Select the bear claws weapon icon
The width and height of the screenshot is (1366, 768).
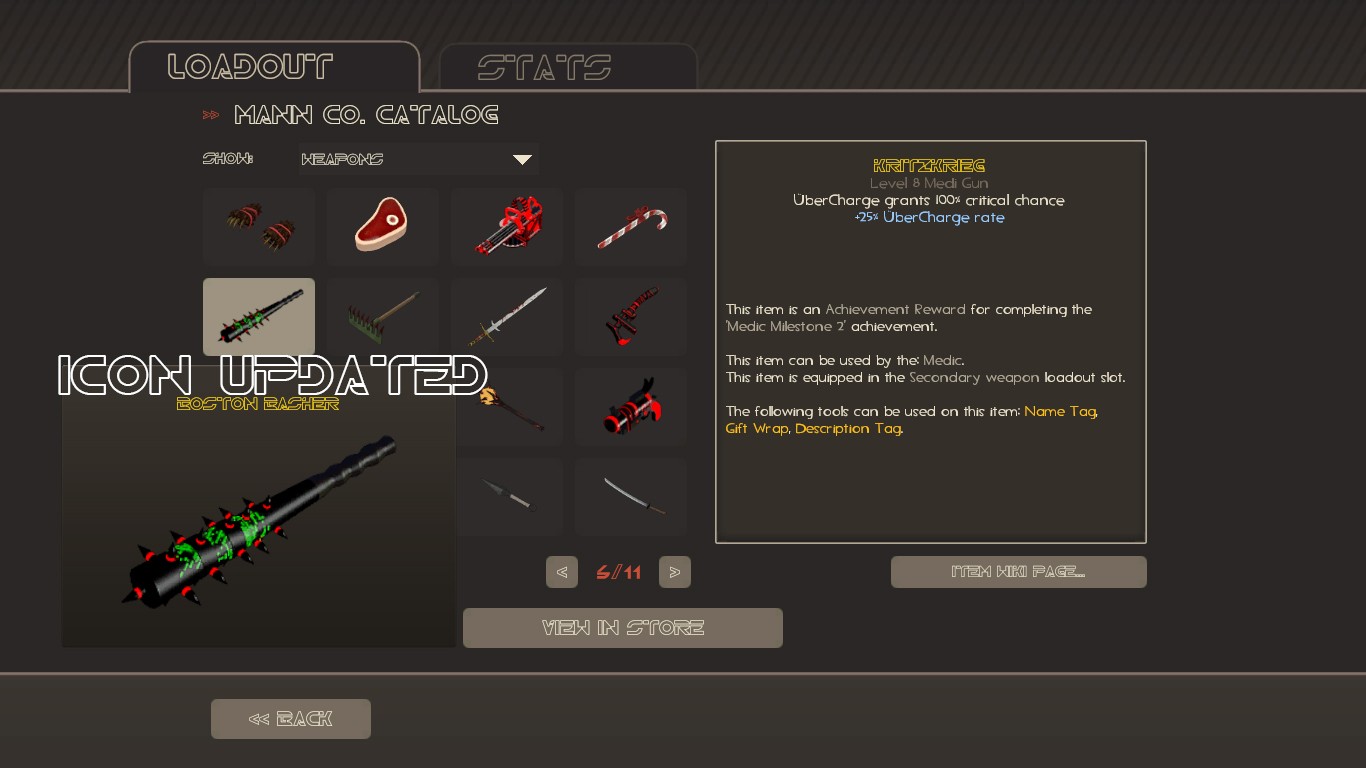pos(258,226)
